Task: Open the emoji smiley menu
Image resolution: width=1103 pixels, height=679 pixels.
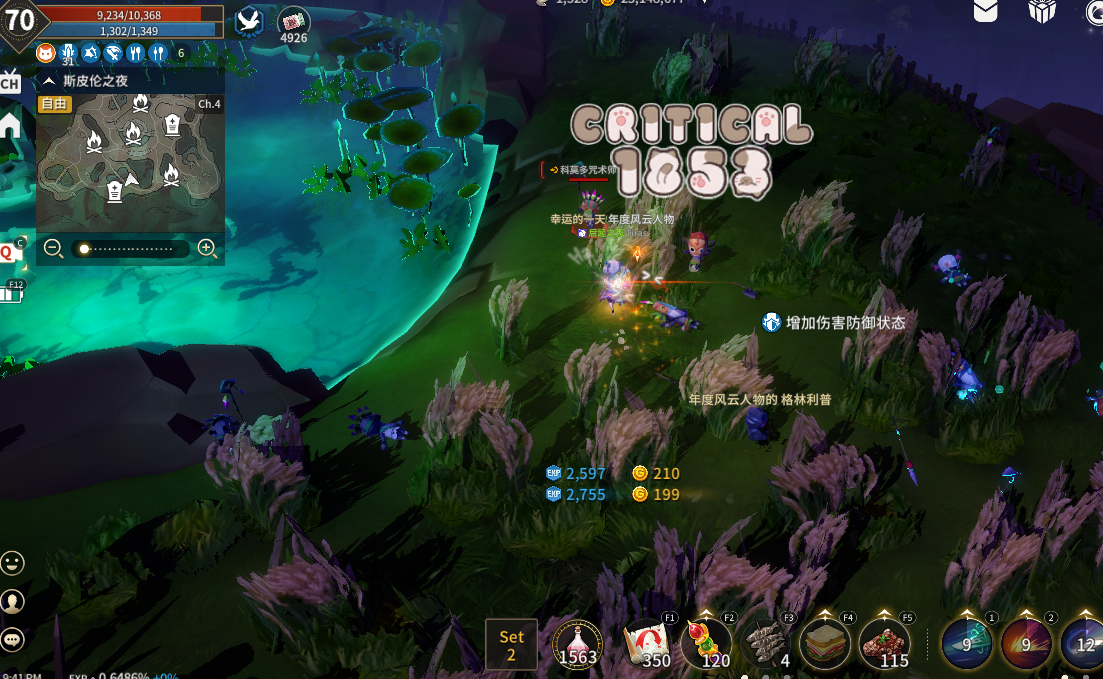Action: (12, 563)
